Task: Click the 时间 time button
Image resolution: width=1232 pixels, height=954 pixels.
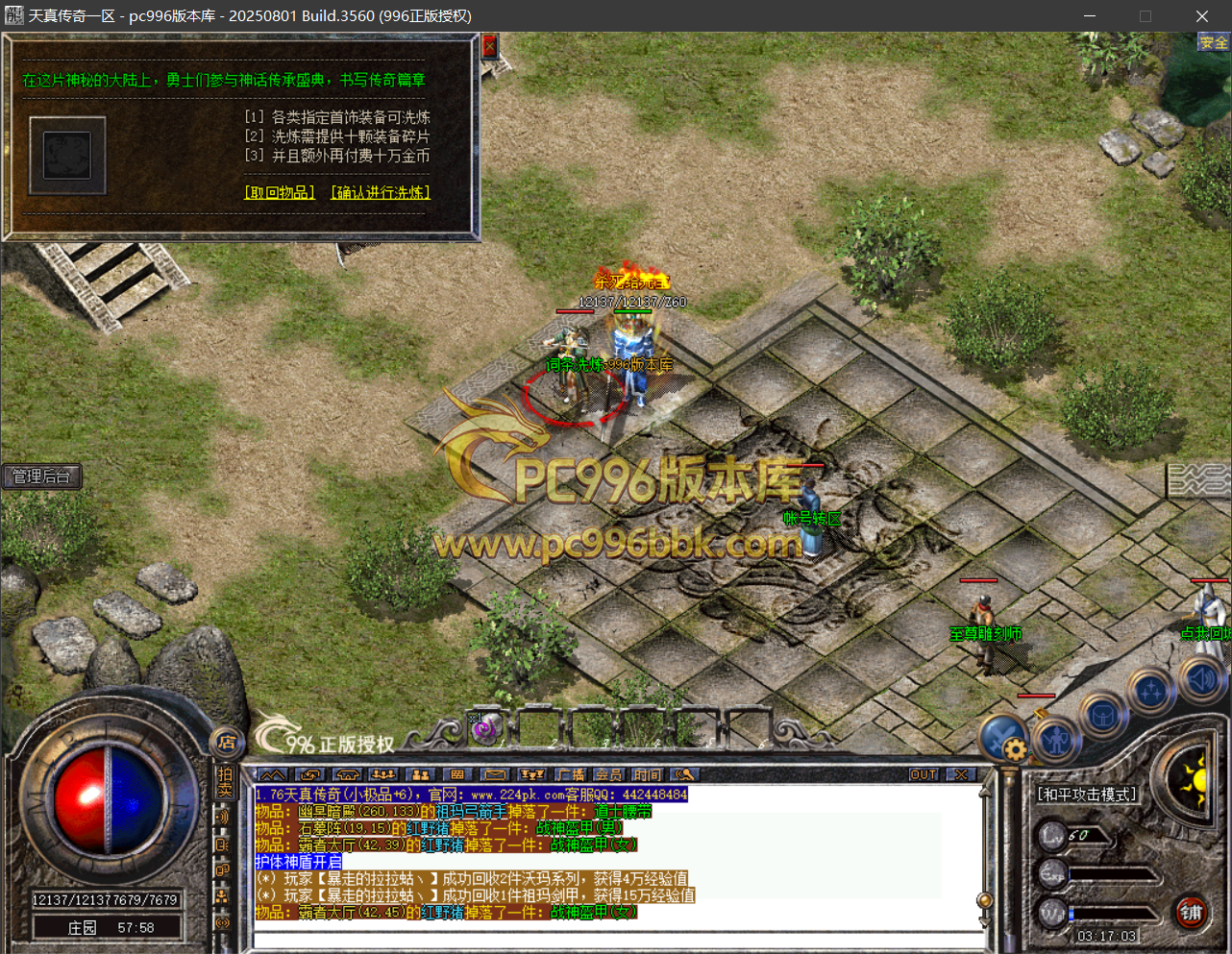Action: (647, 774)
